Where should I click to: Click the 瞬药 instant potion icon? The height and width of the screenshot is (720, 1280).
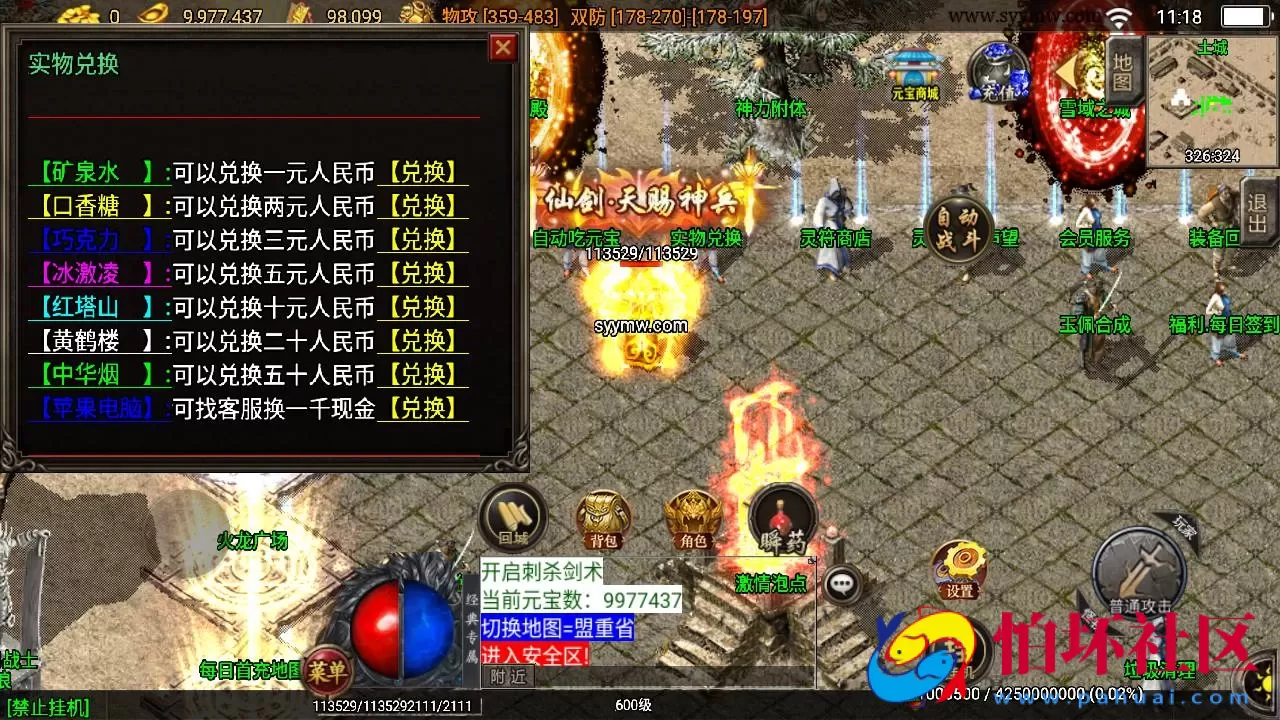point(781,518)
